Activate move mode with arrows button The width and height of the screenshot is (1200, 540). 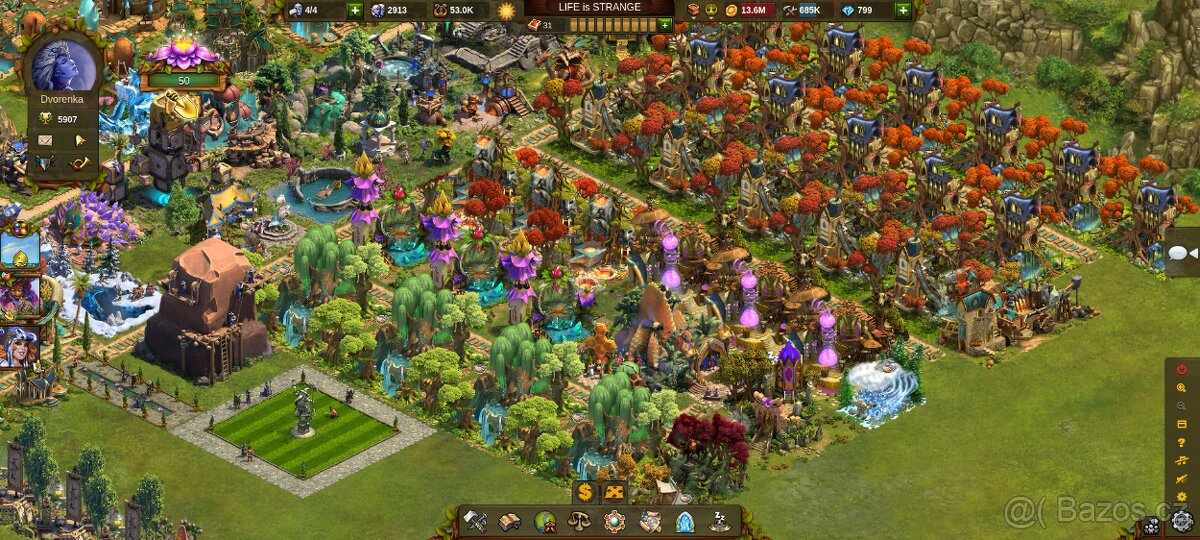coord(614,492)
